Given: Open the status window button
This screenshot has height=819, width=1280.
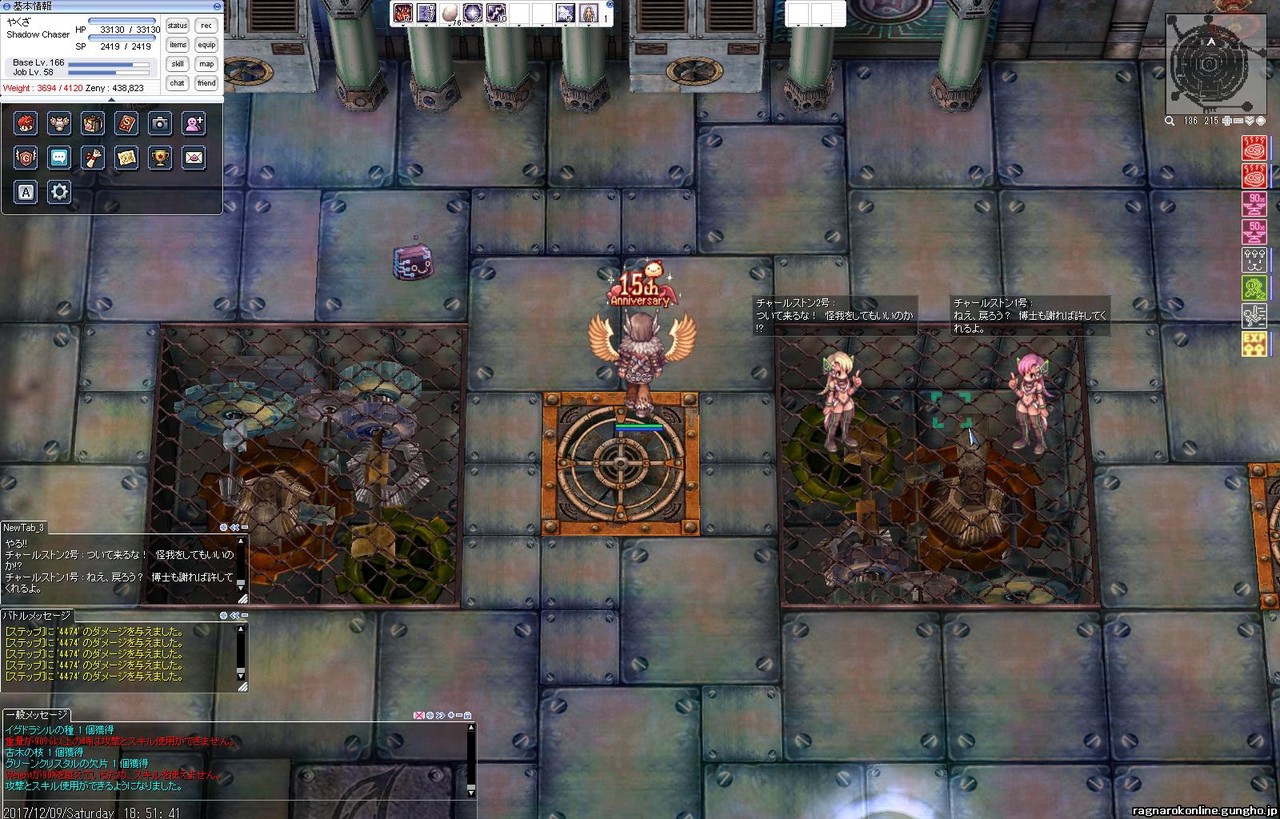Looking at the screenshot, I should 178,26.
